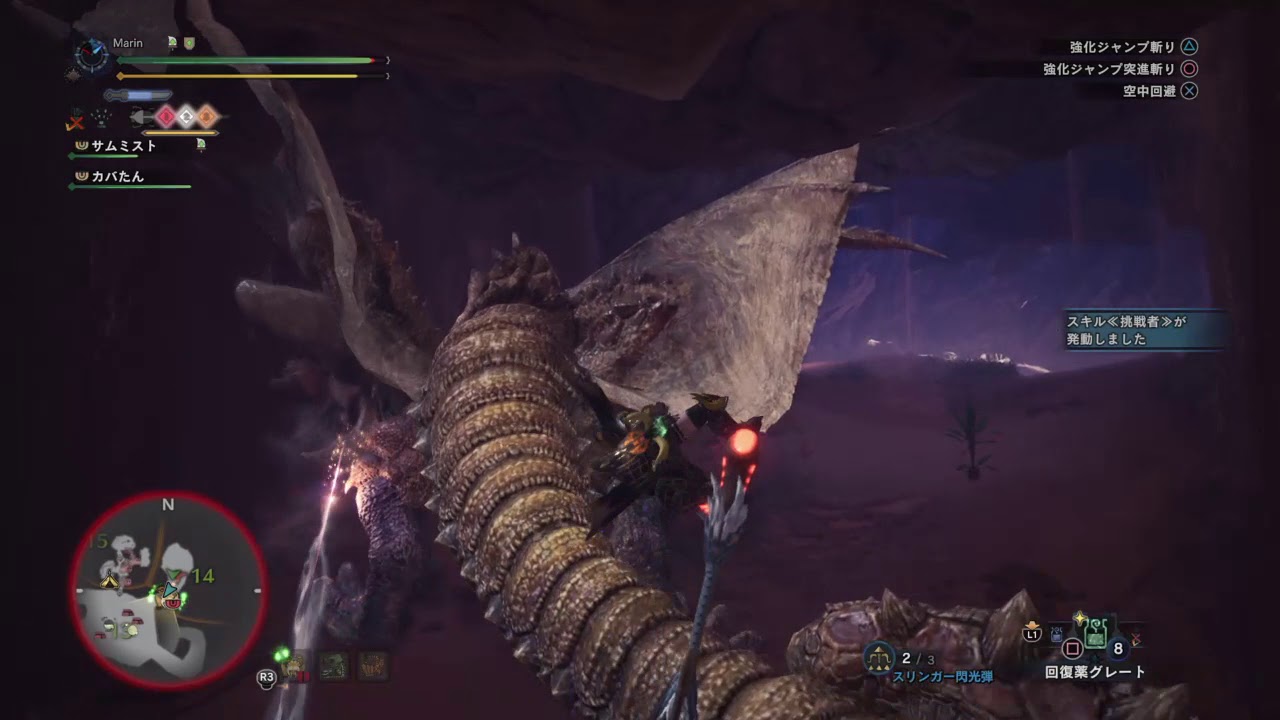Image resolution: width=1280 pixels, height=720 pixels.
Task: Select the slinger flash pod ammo icon
Action: click(880, 657)
